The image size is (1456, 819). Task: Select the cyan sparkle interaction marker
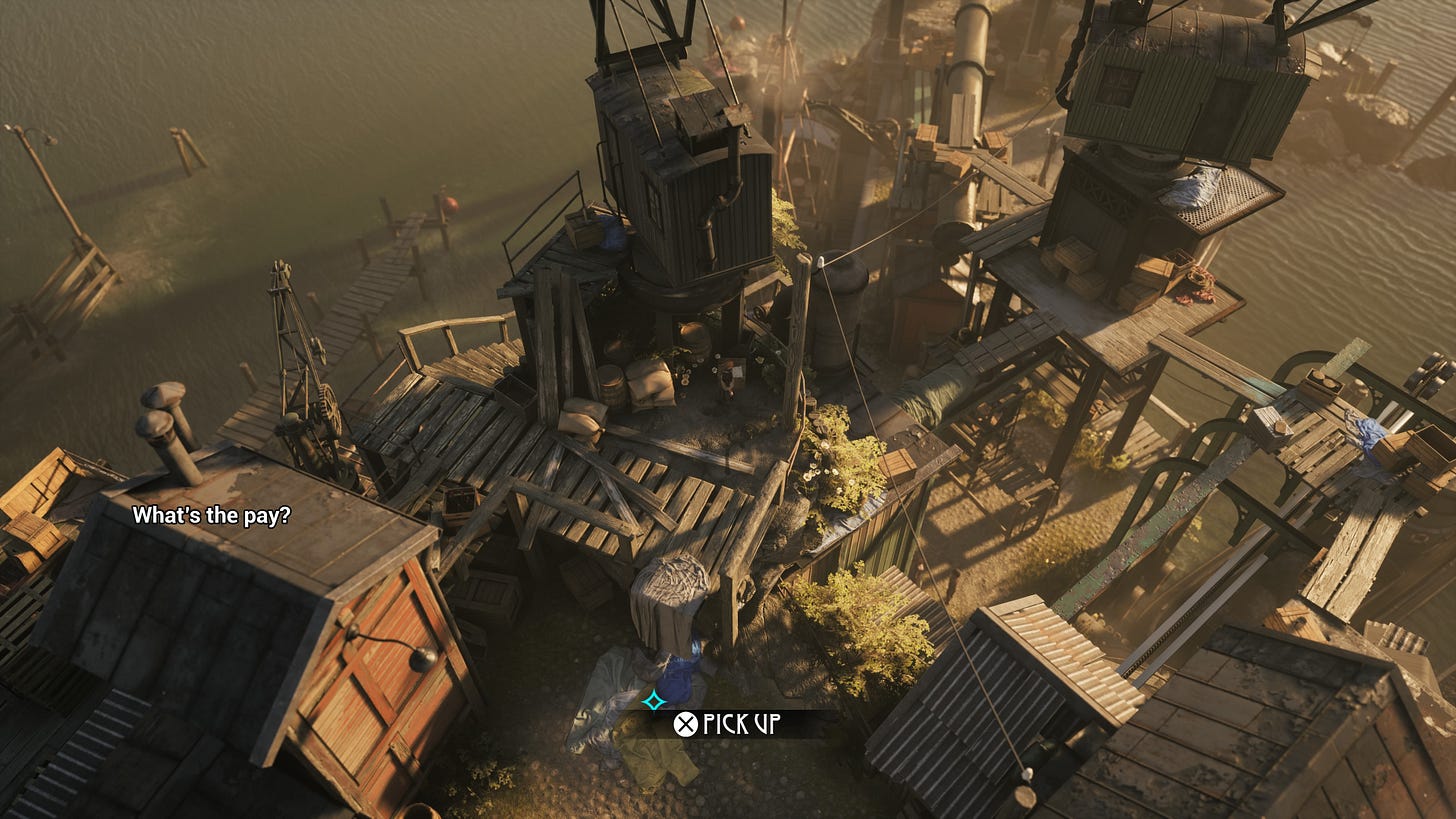[x=654, y=700]
